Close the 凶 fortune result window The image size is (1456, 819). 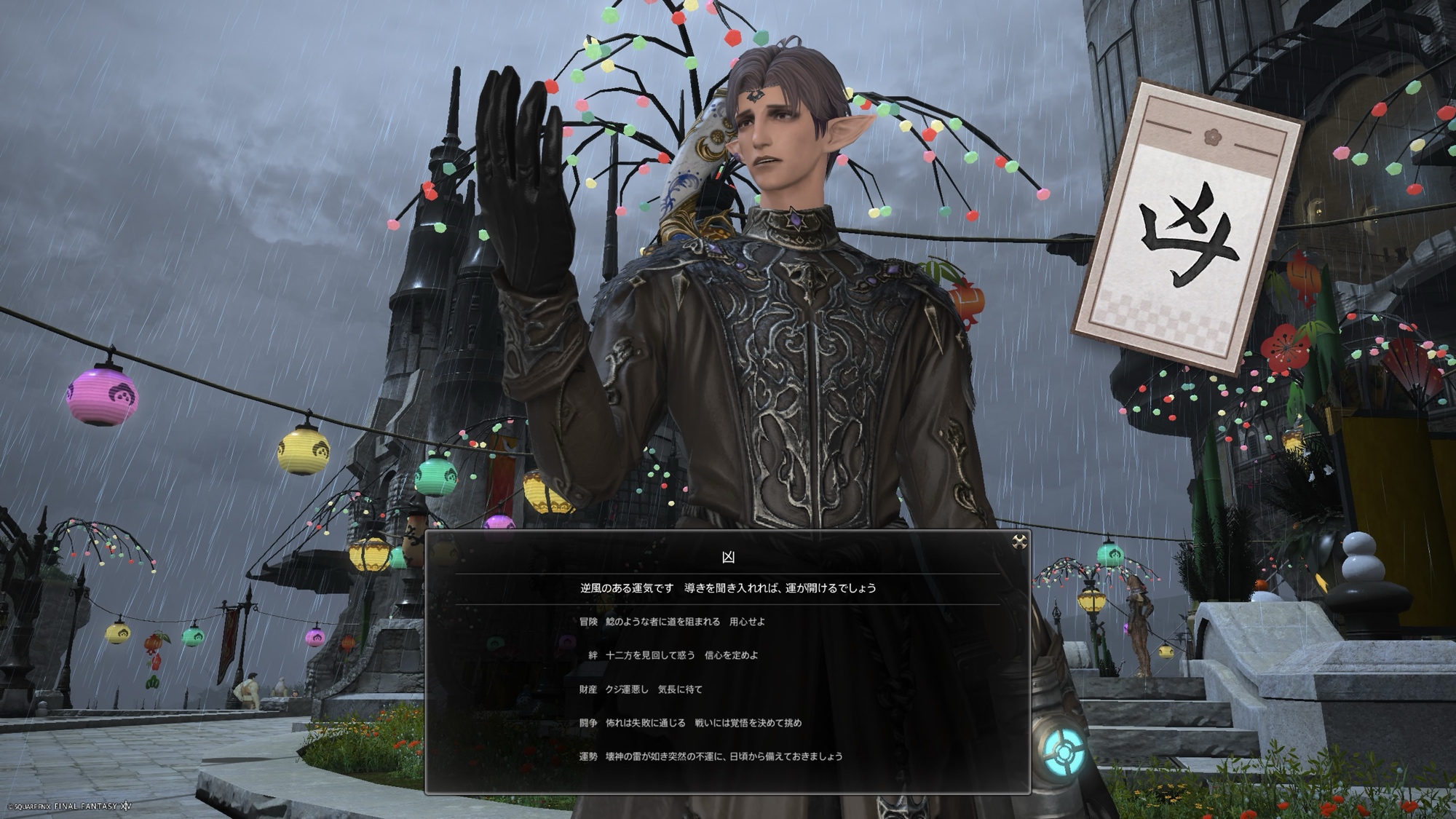click(x=1019, y=541)
